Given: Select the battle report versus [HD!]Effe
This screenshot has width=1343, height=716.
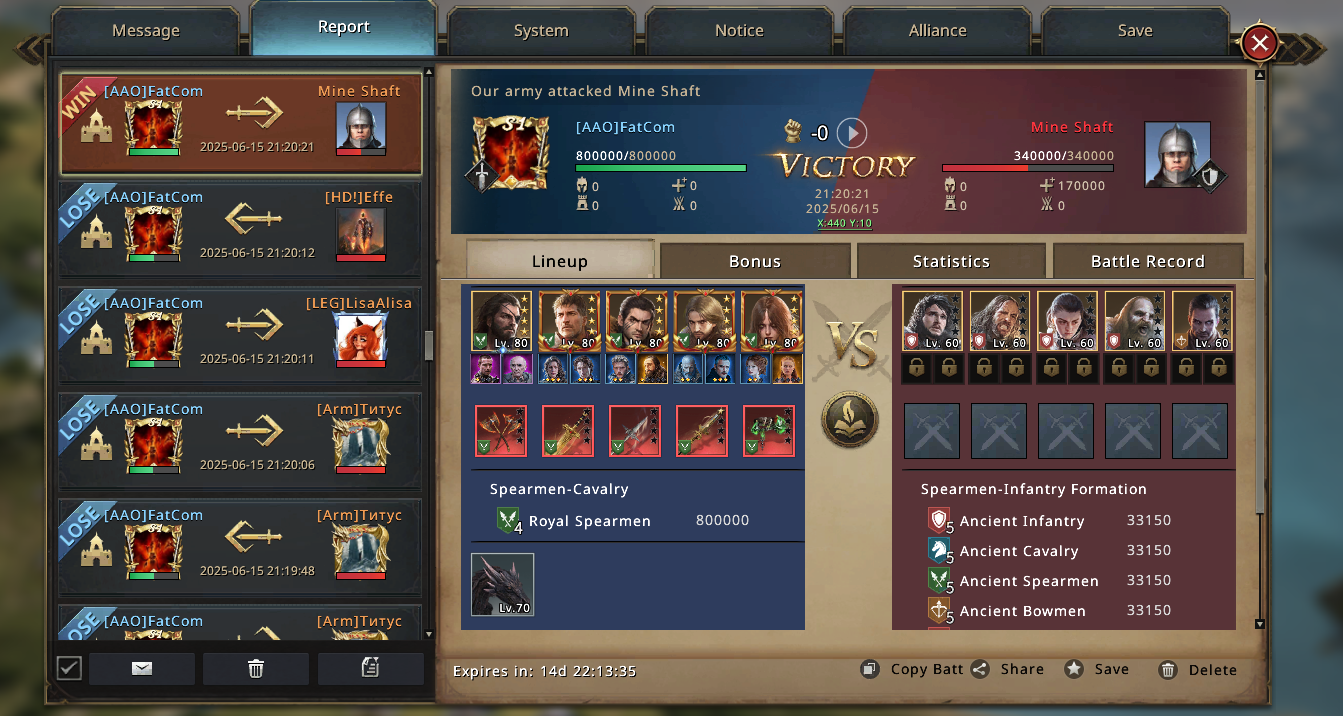Looking at the screenshot, I should [x=241, y=230].
